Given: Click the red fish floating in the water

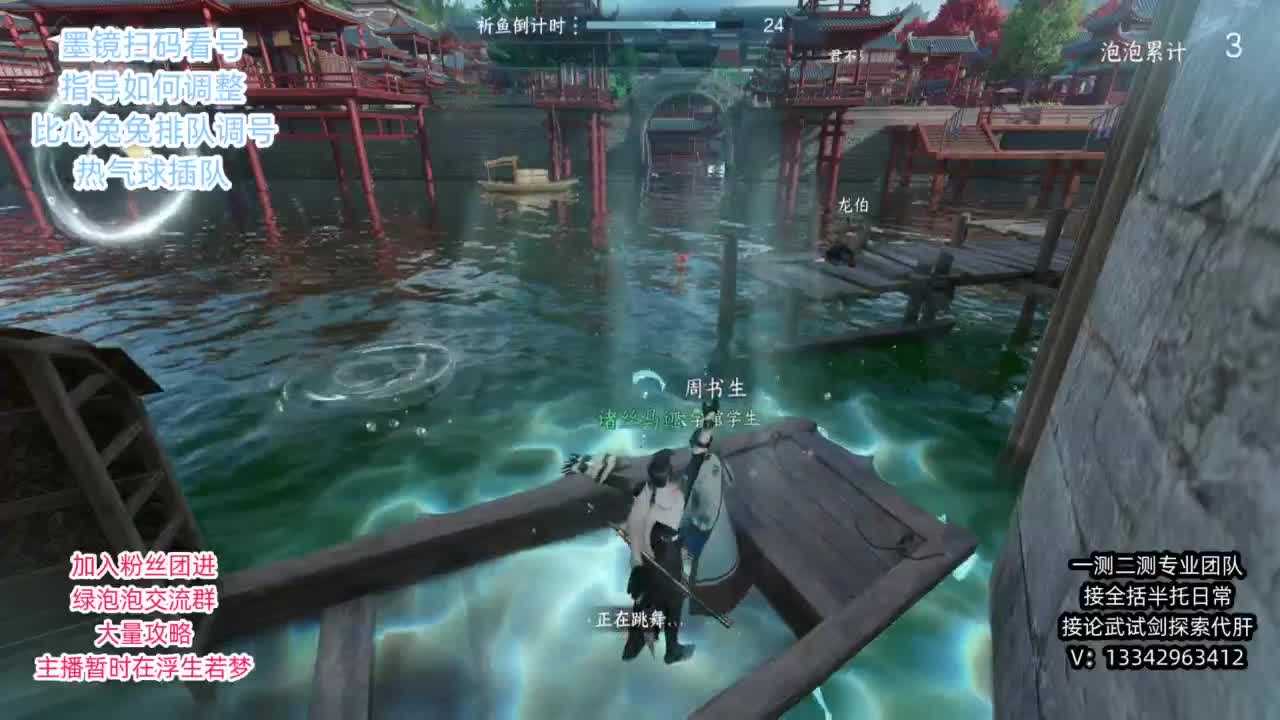Looking at the screenshot, I should (x=679, y=262).
